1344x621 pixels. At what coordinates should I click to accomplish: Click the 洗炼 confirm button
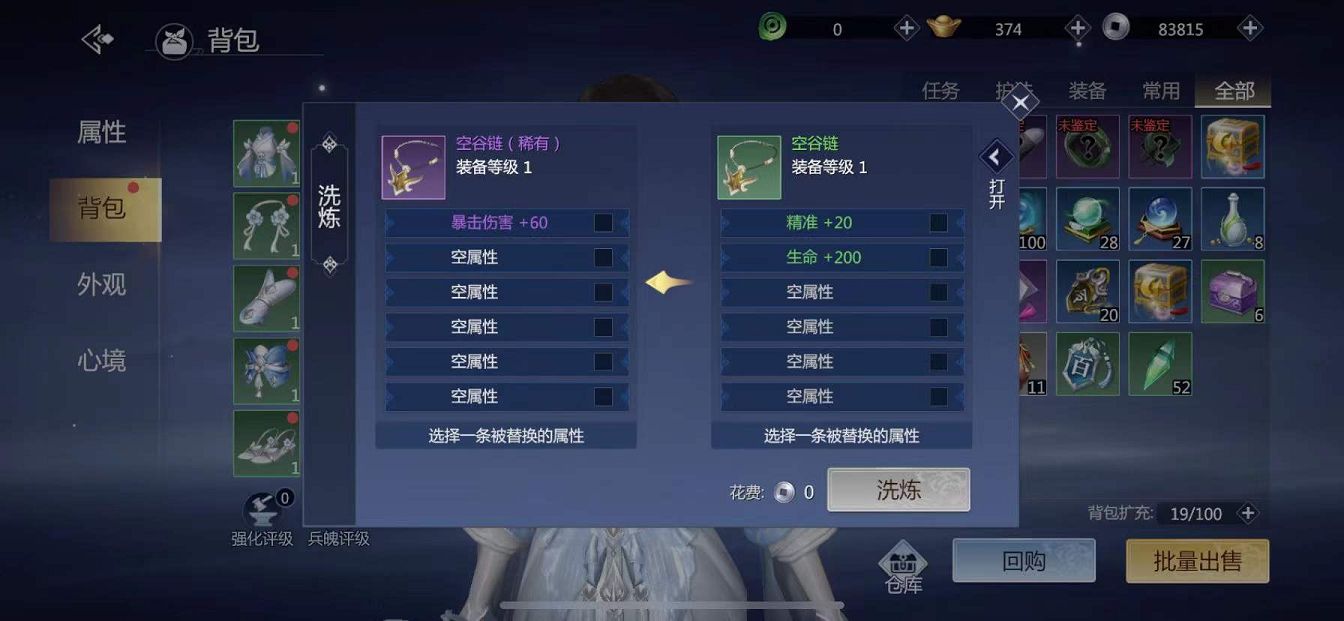(x=898, y=490)
